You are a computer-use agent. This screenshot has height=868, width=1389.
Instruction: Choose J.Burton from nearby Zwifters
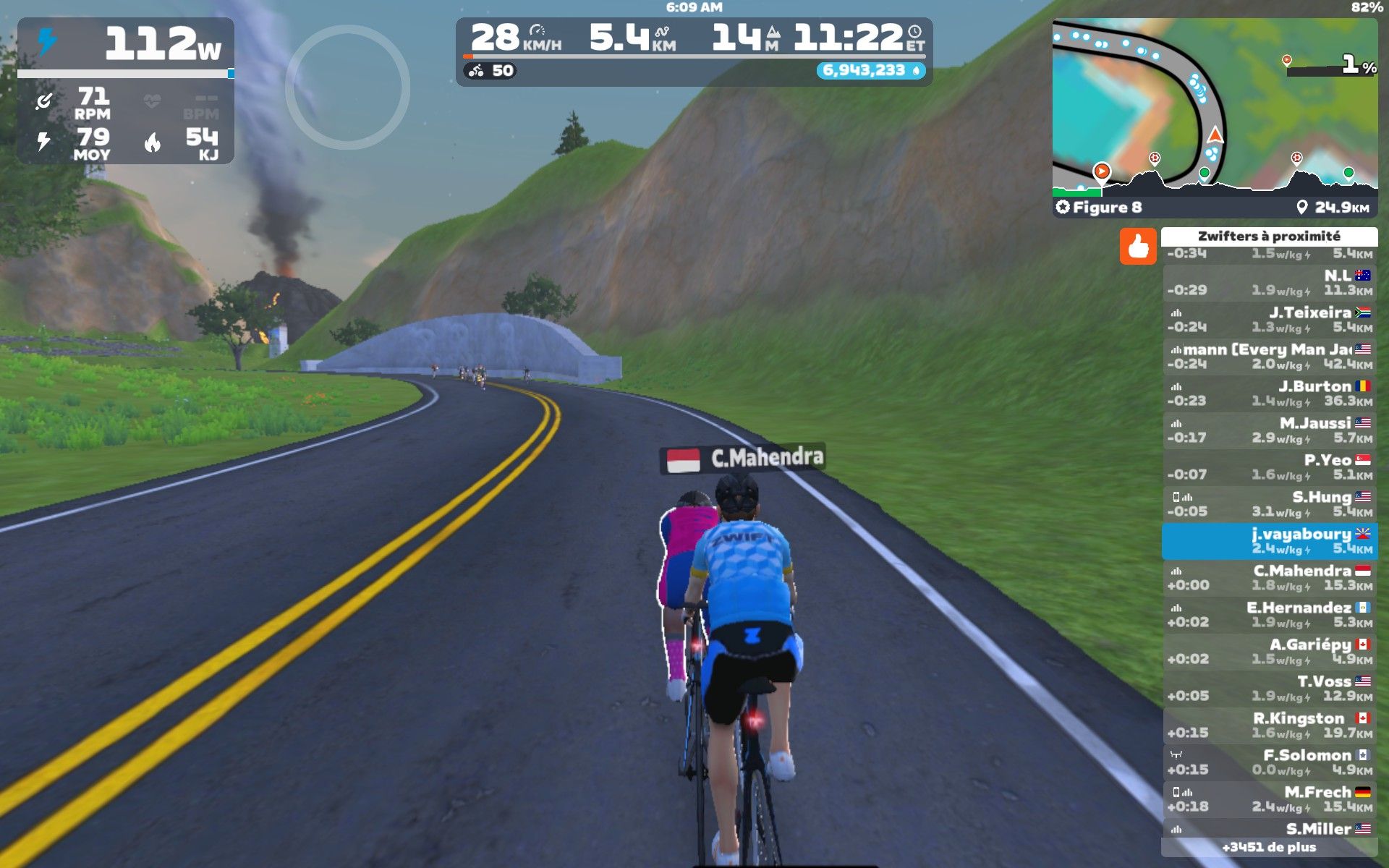pyautogui.click(x=1270, y=393)
